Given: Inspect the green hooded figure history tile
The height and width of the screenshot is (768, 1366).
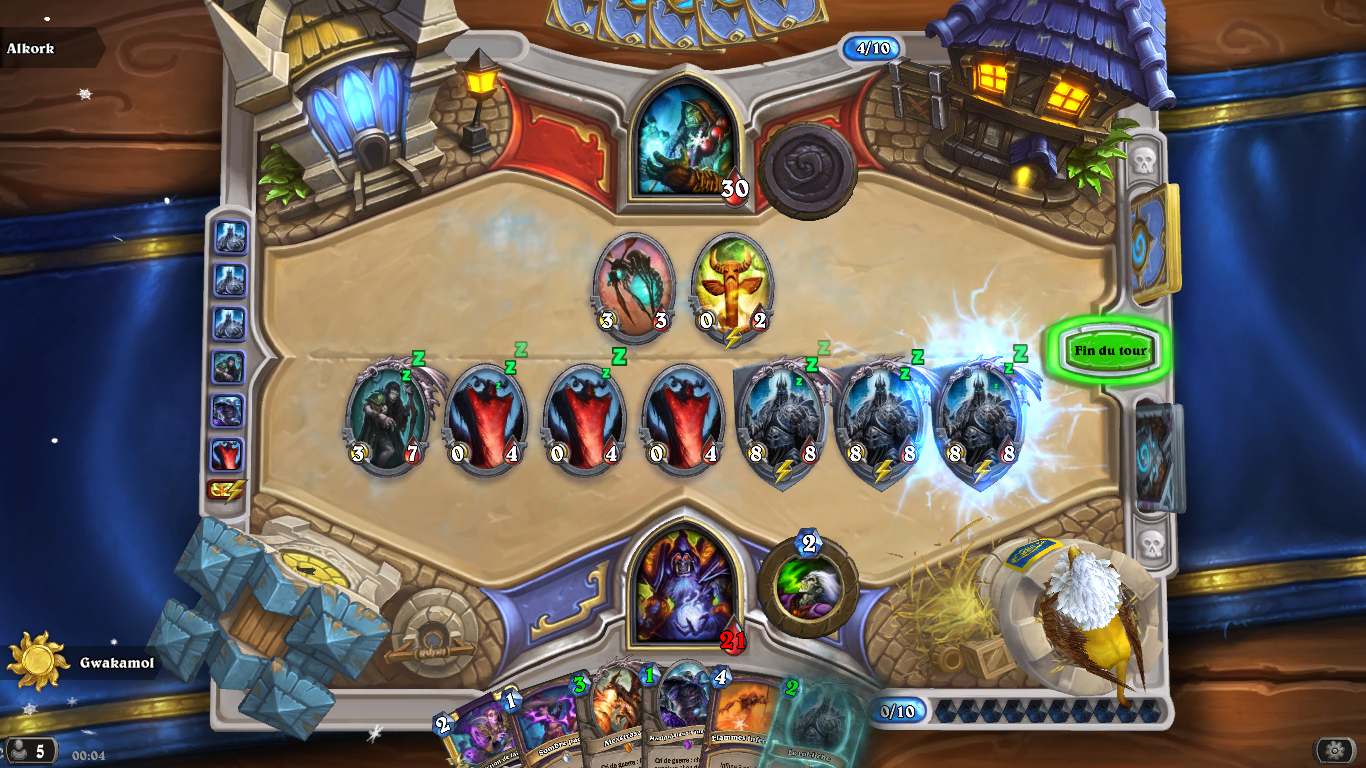Looking at the screenshot, I should click(227, 367).
